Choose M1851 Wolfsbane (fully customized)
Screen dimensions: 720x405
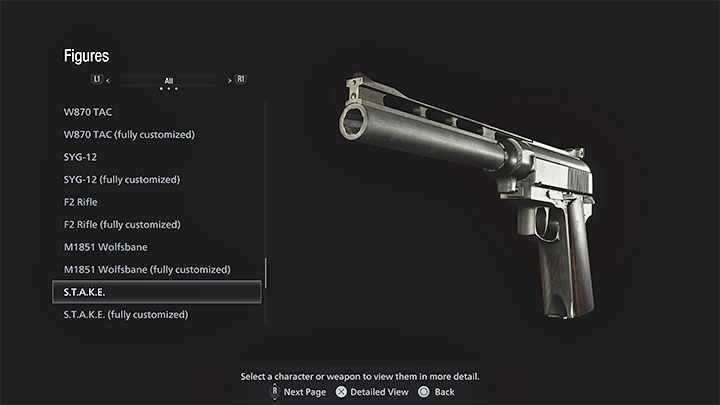click(147, 269)
